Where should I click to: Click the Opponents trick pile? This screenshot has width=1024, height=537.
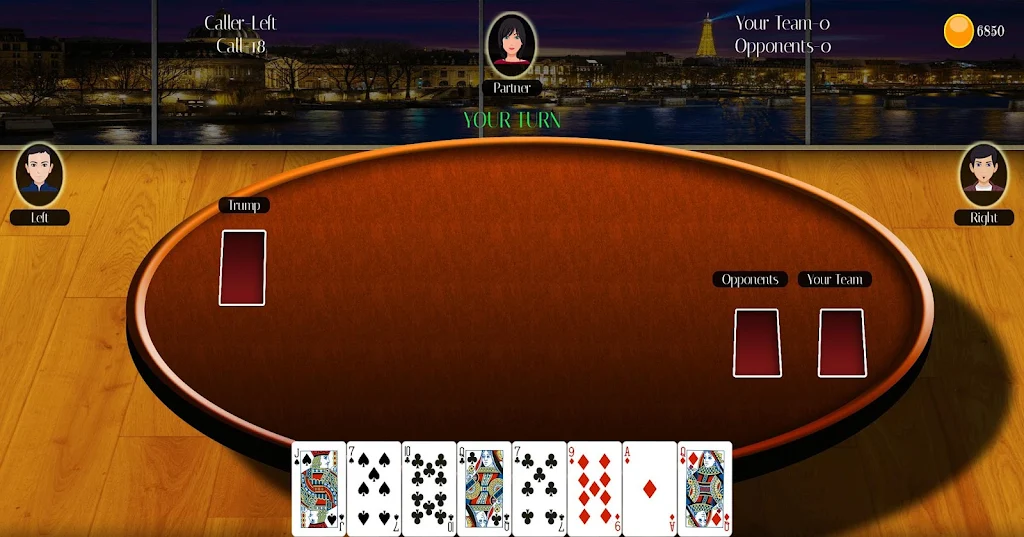pyautogui.click(x=757, y=343)
